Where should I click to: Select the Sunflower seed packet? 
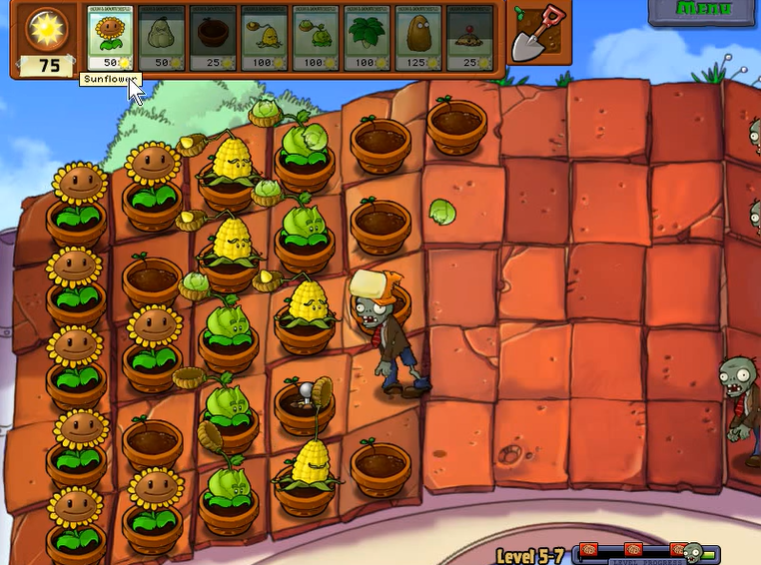[110, 38]
